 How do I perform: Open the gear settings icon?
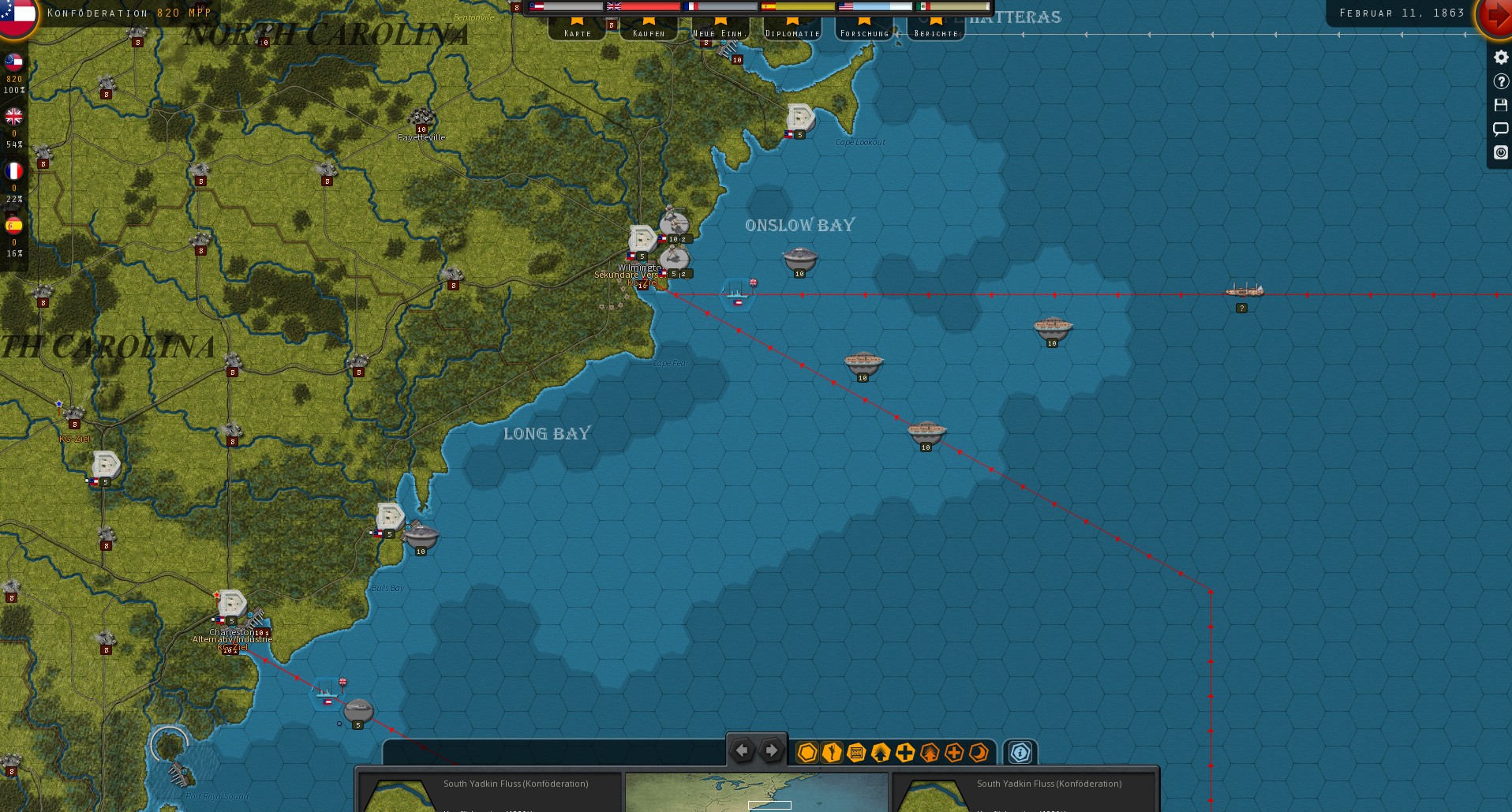tap(1500, 58)
